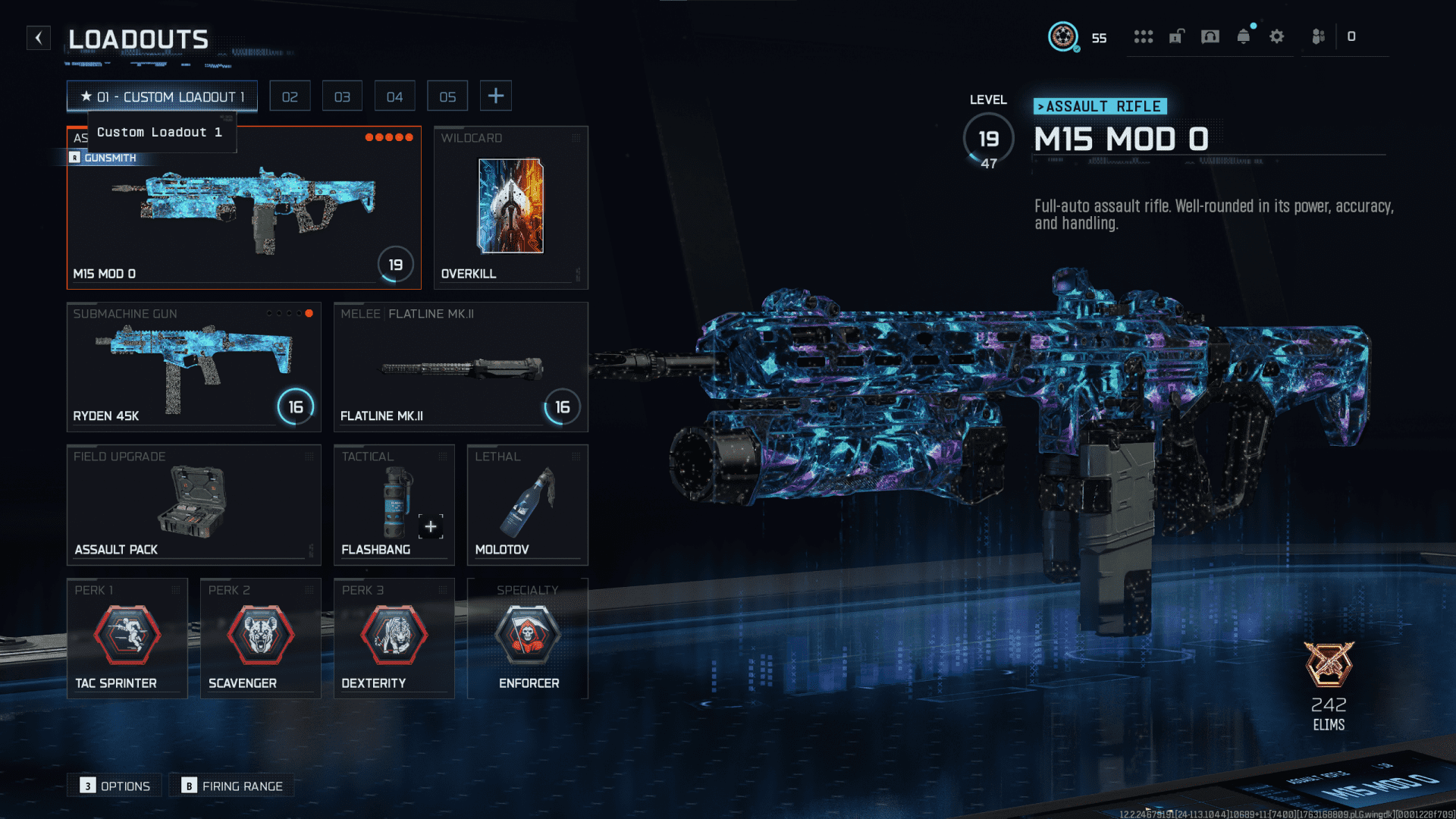Open the Settings gear icon
Image resolution: width=1456 pixels, height=819 pixels.
1277,36
